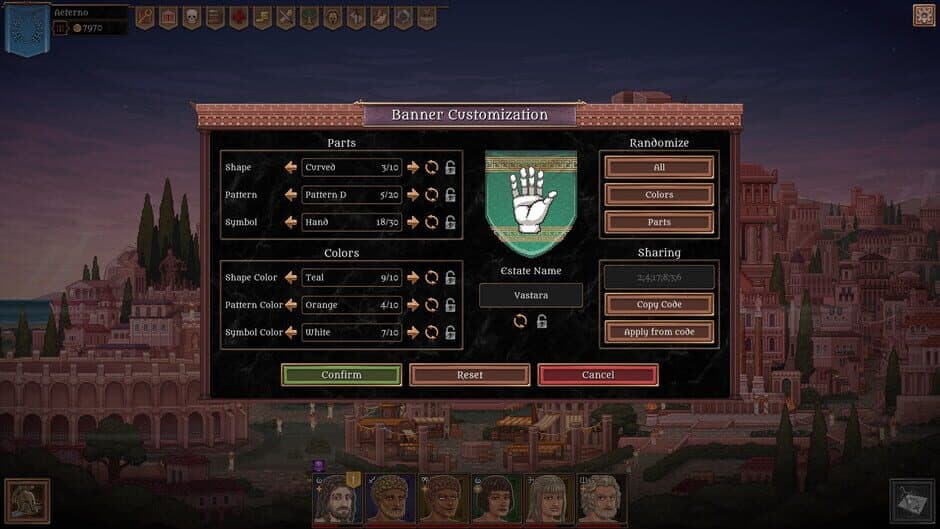Choose Apply from code
Viewport: 940px width, 529px height.
coord(659,332)
